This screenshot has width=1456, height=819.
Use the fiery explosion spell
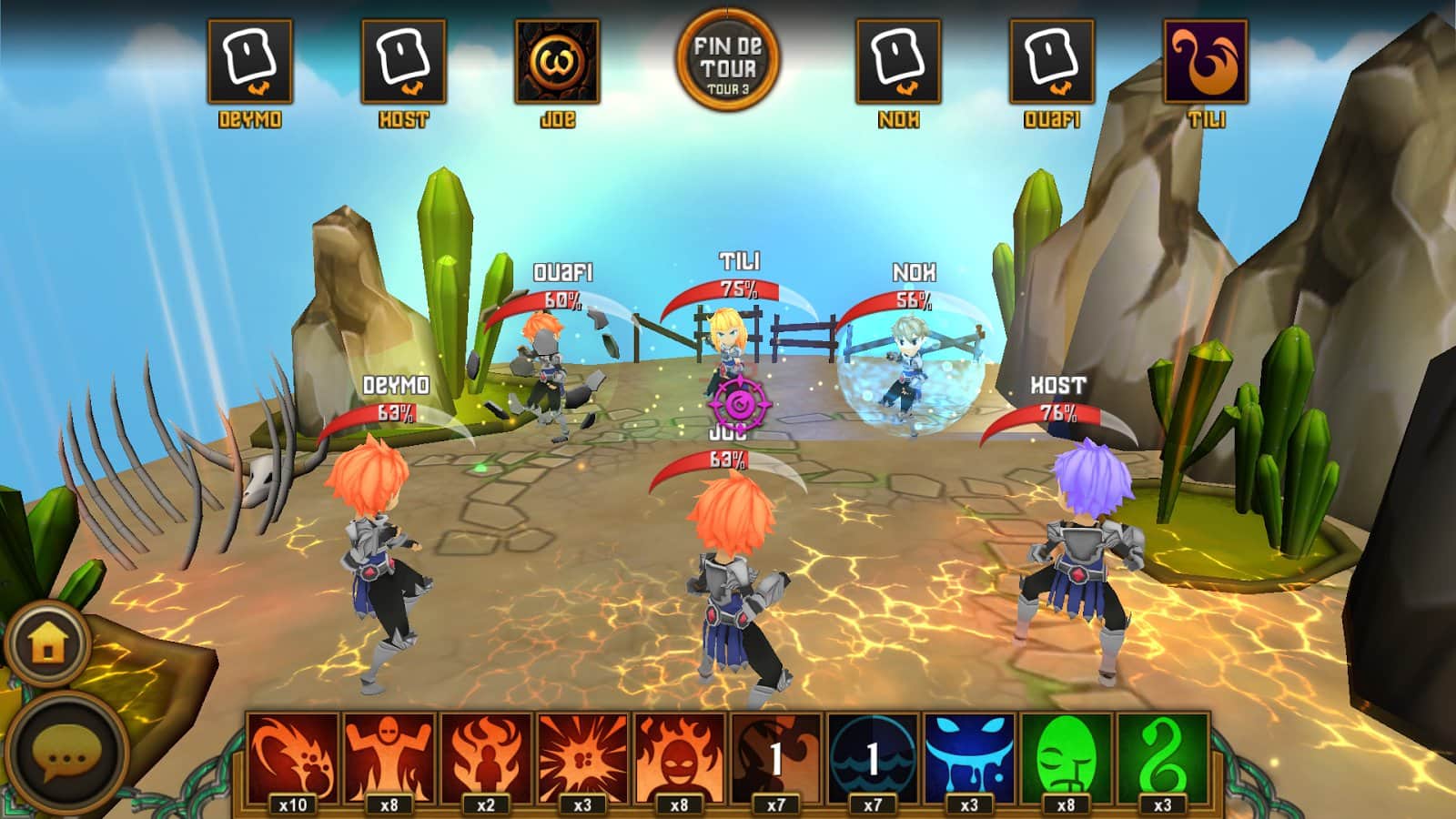(582, 757)
